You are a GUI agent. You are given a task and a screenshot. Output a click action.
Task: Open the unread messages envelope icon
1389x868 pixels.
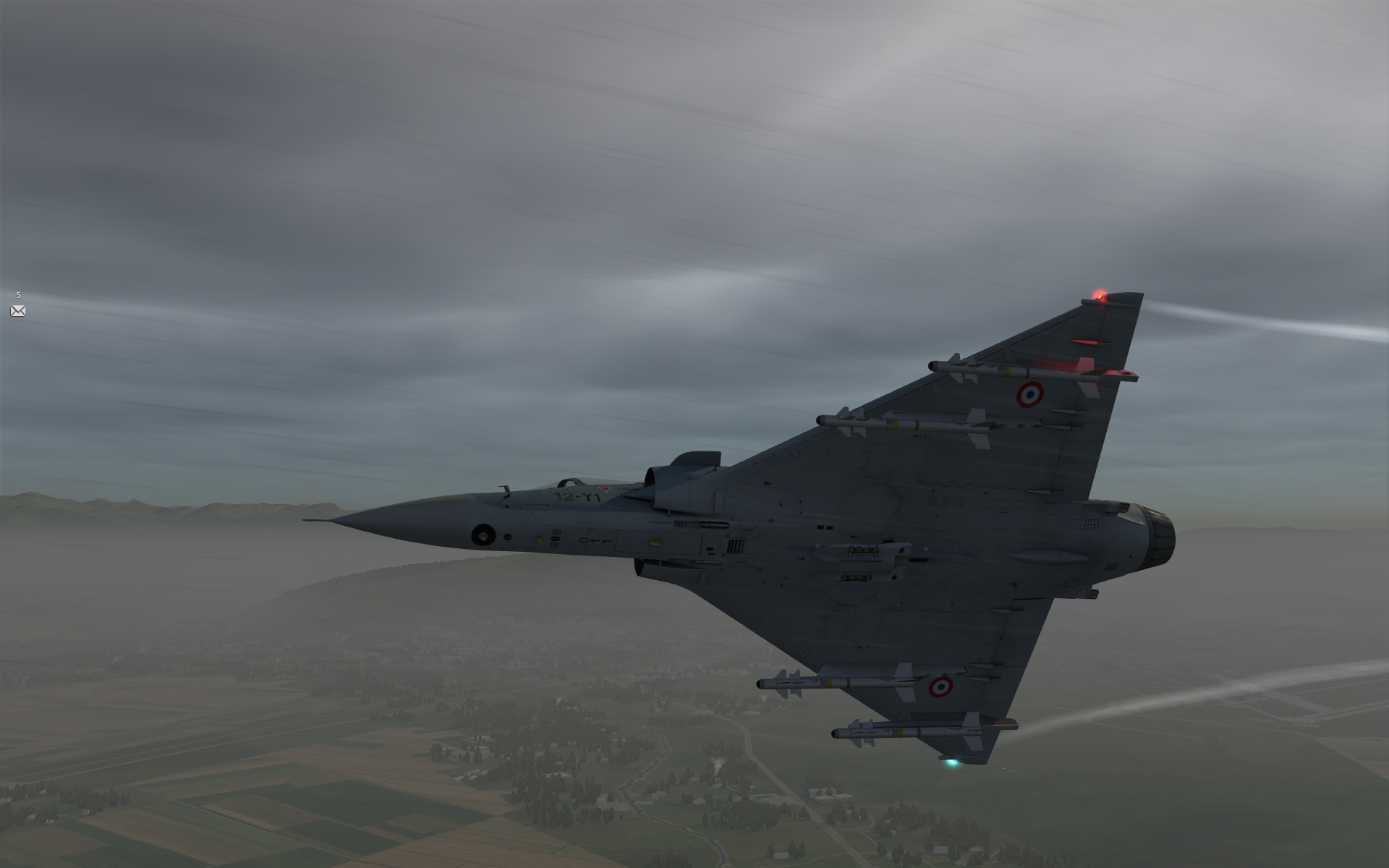(x=18, y=311)
